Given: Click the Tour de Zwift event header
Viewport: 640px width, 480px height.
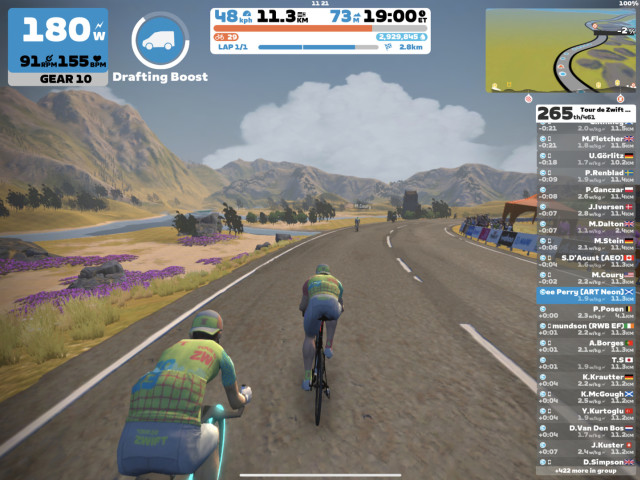Looking at the screenshot, I should point(586,113).
